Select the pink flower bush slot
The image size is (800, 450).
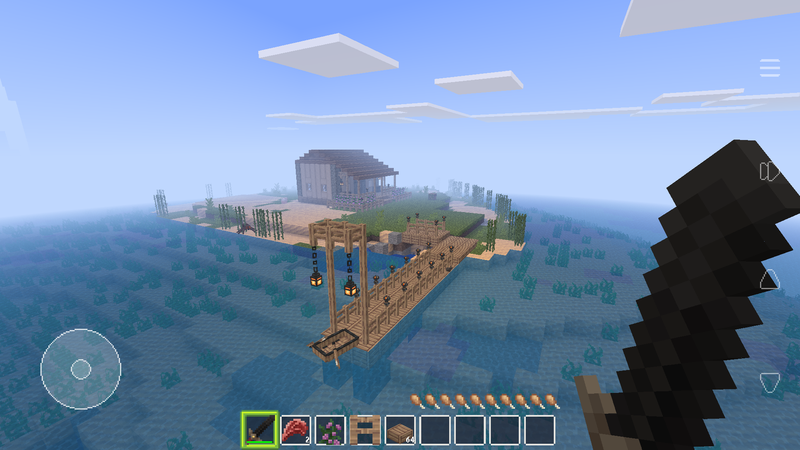[x=330, y=430]
